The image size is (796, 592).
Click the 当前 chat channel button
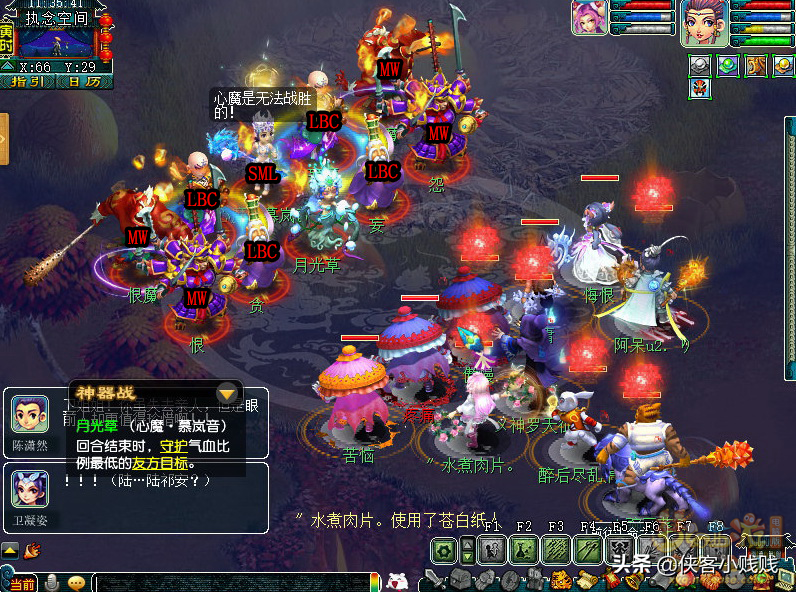point(20,583)
